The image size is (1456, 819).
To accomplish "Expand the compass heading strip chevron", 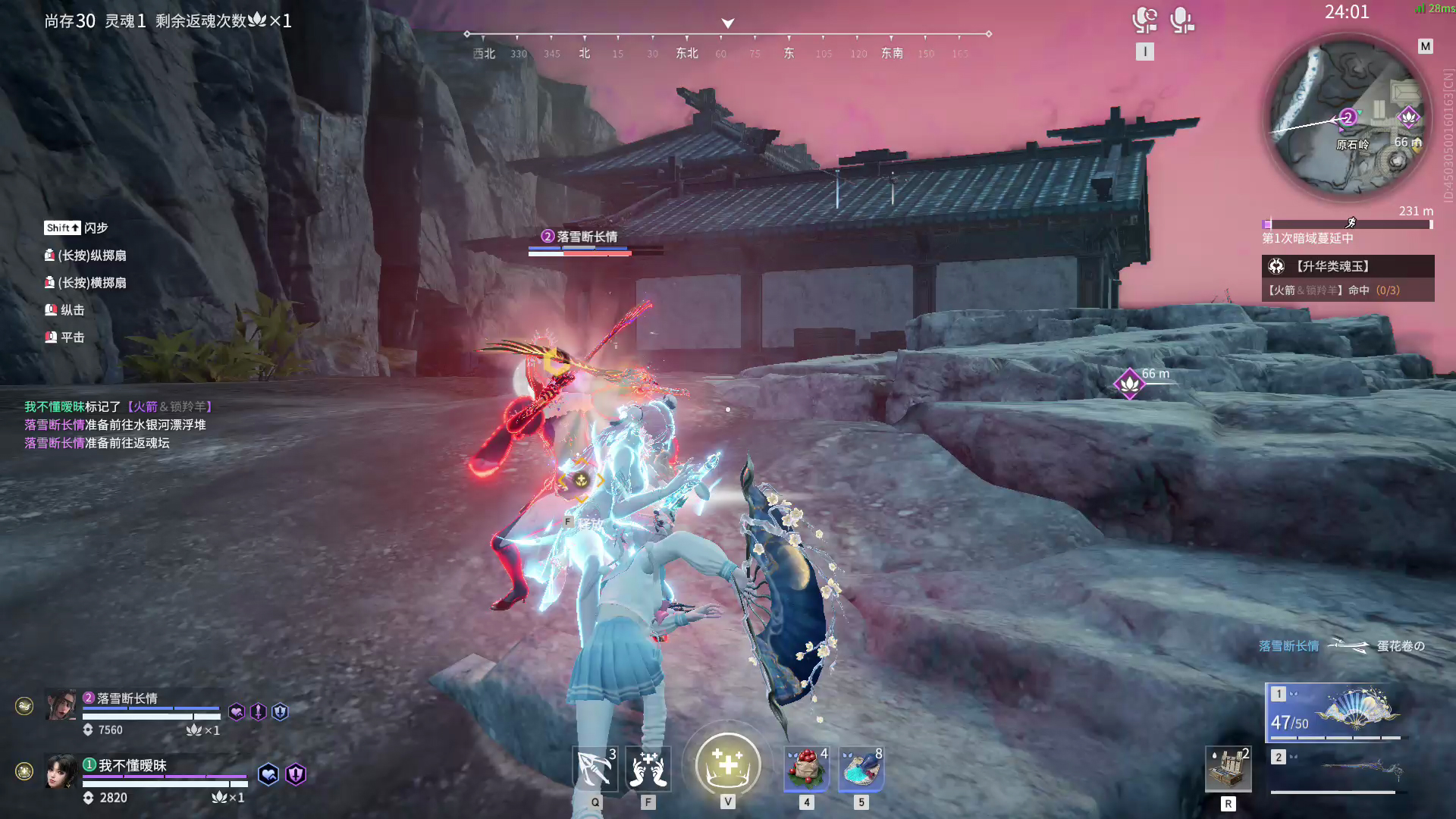I will [x=727, y=24].
